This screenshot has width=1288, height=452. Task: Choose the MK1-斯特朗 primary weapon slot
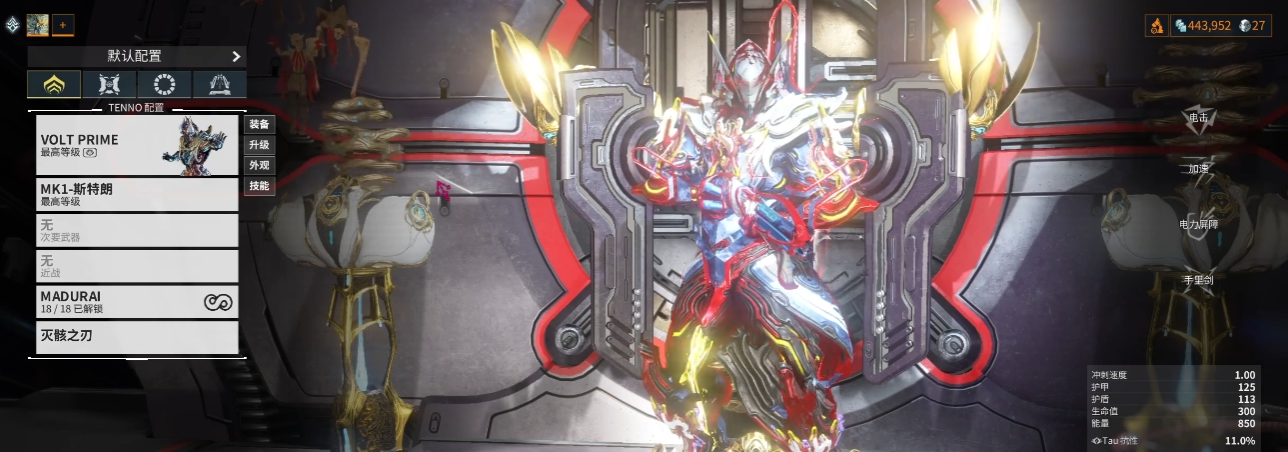pyautogui.click(x=137, y=194)
